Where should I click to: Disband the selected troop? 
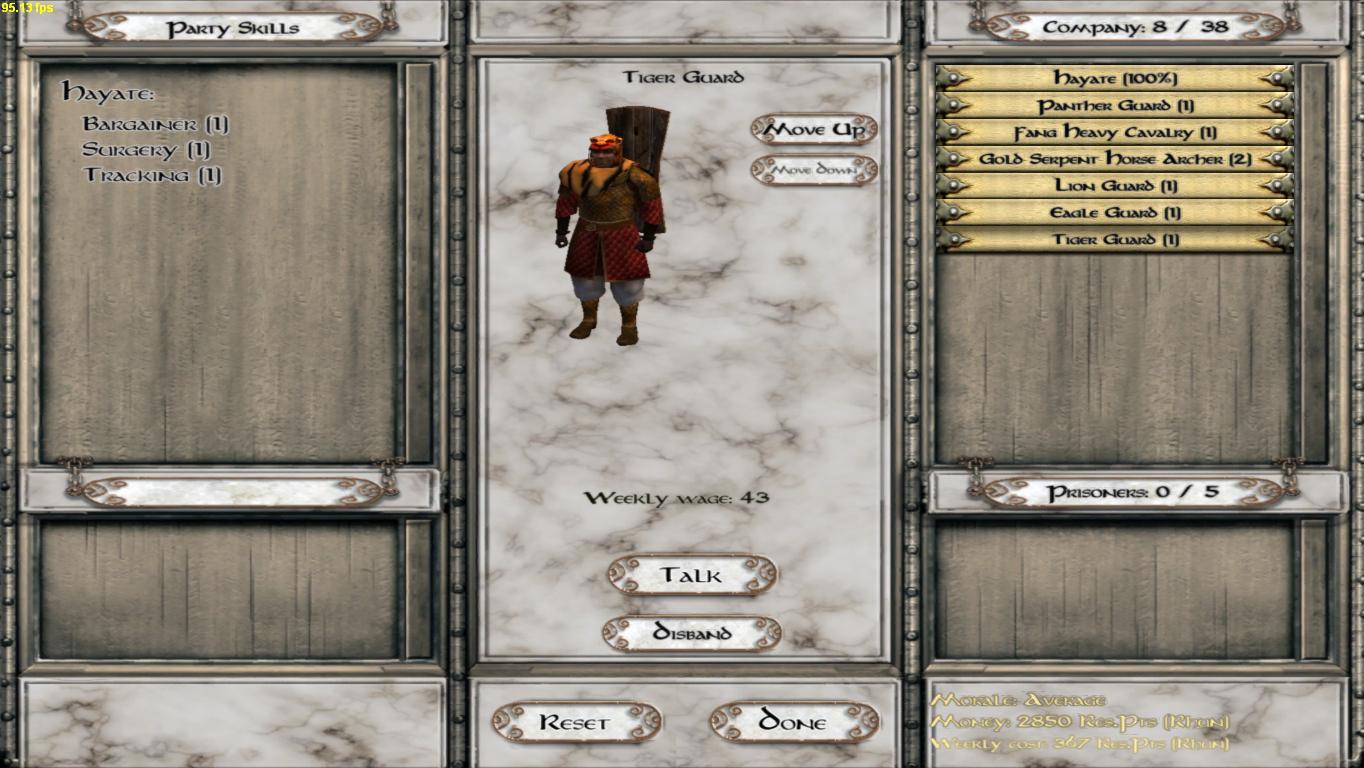pyautogui.click(x=691, y=633)
